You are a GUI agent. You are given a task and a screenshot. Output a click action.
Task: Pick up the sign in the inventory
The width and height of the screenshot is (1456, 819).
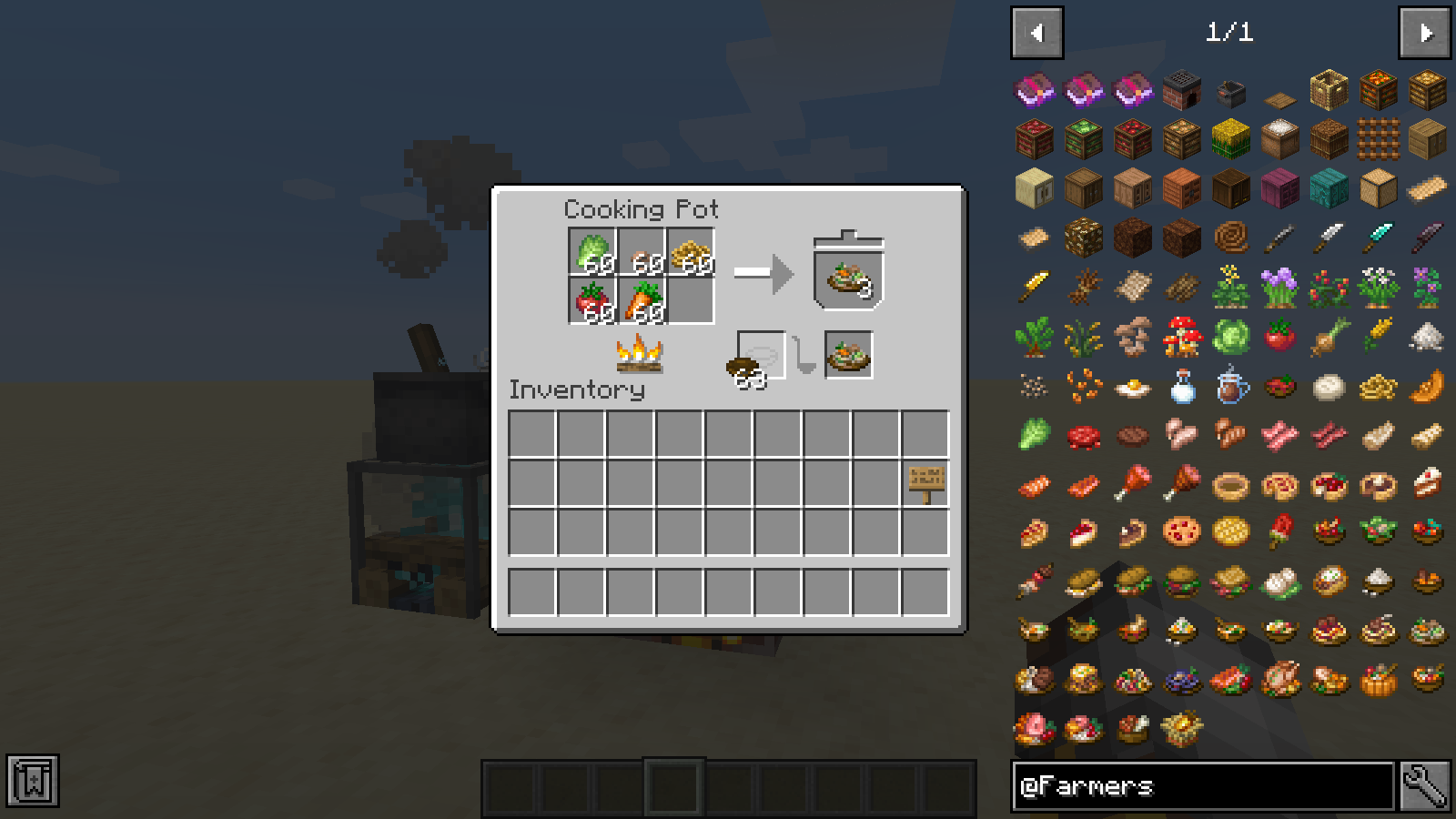tap(925, 482)
